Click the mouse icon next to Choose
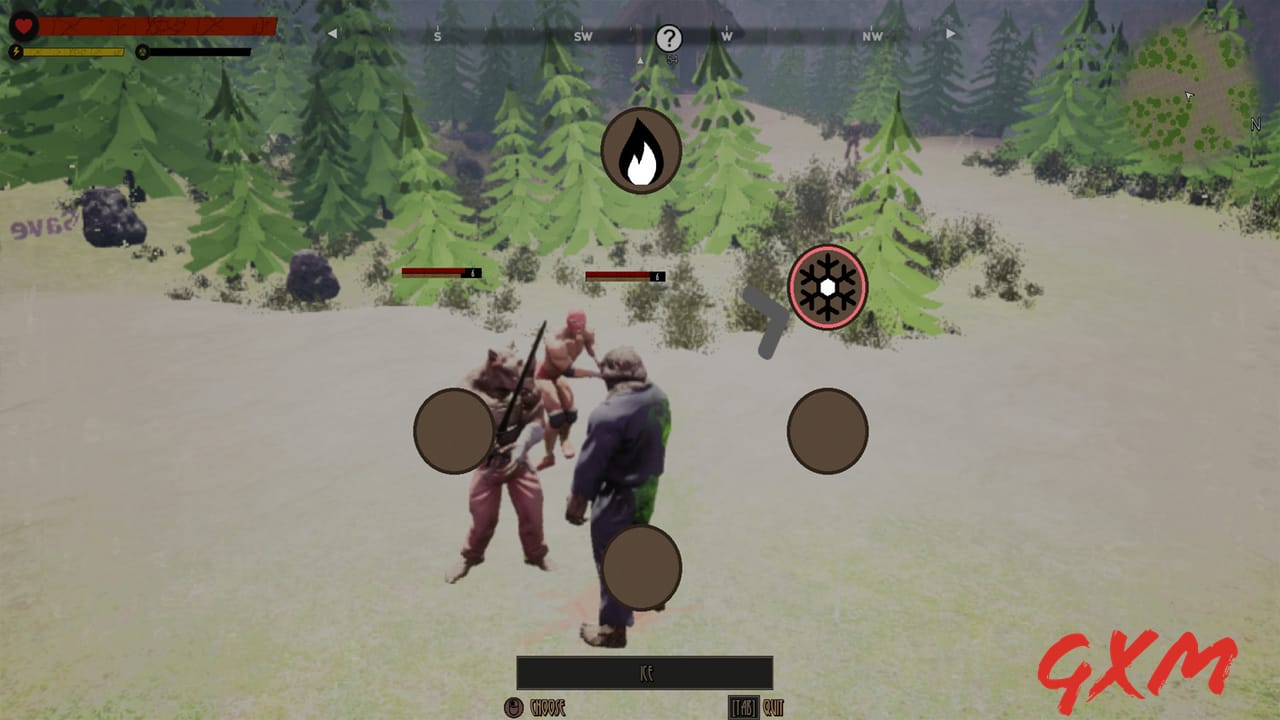The width and height of the screenshot is (1280, 720). [514, 709]
